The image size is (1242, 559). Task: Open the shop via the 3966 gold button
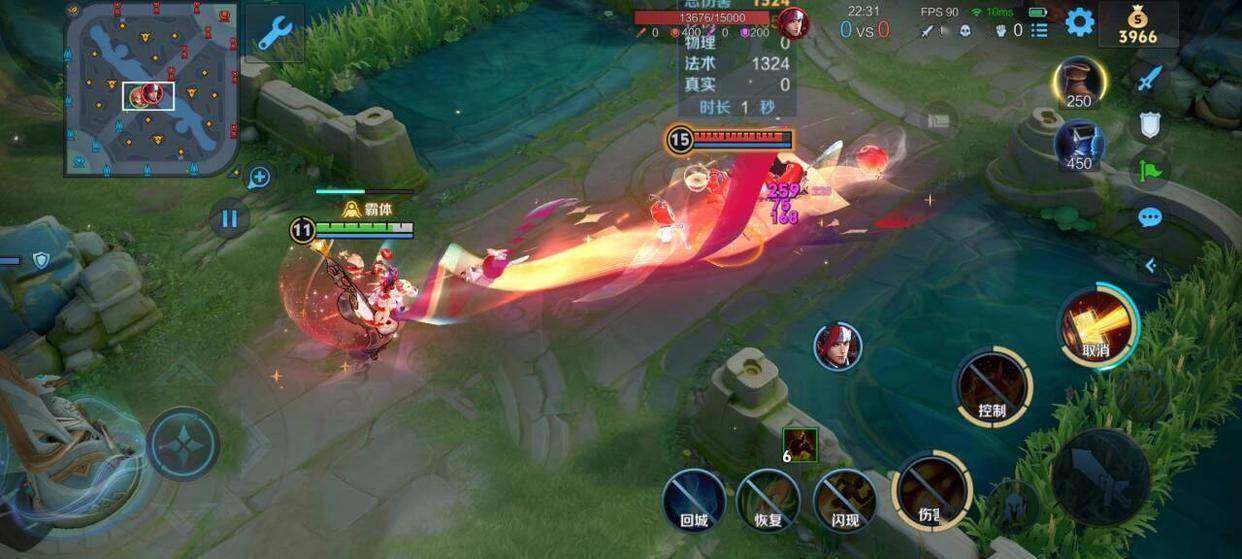pyautogui.click(x=1137, y=25)
